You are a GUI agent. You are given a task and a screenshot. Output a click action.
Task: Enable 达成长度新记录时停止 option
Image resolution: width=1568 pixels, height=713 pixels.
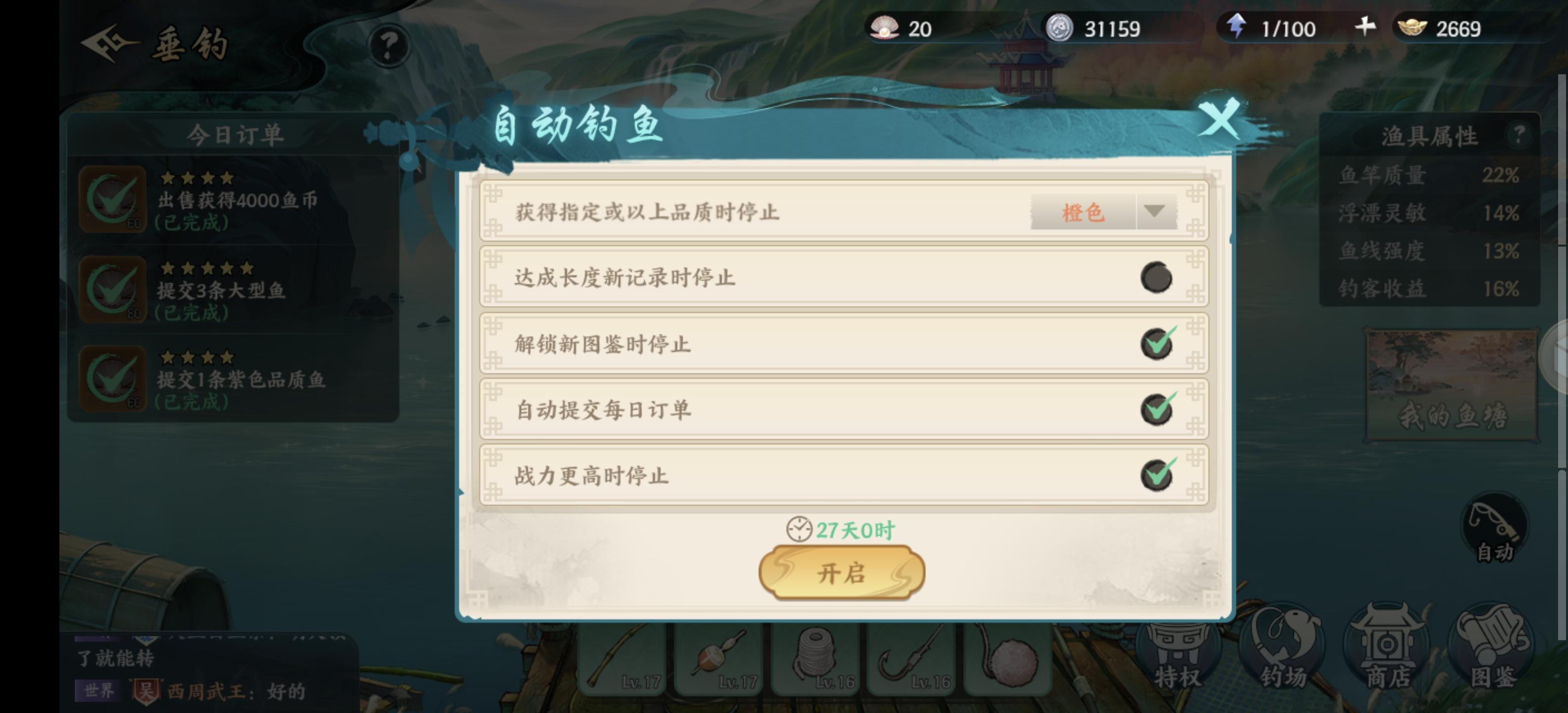(x=1156, y=275)
